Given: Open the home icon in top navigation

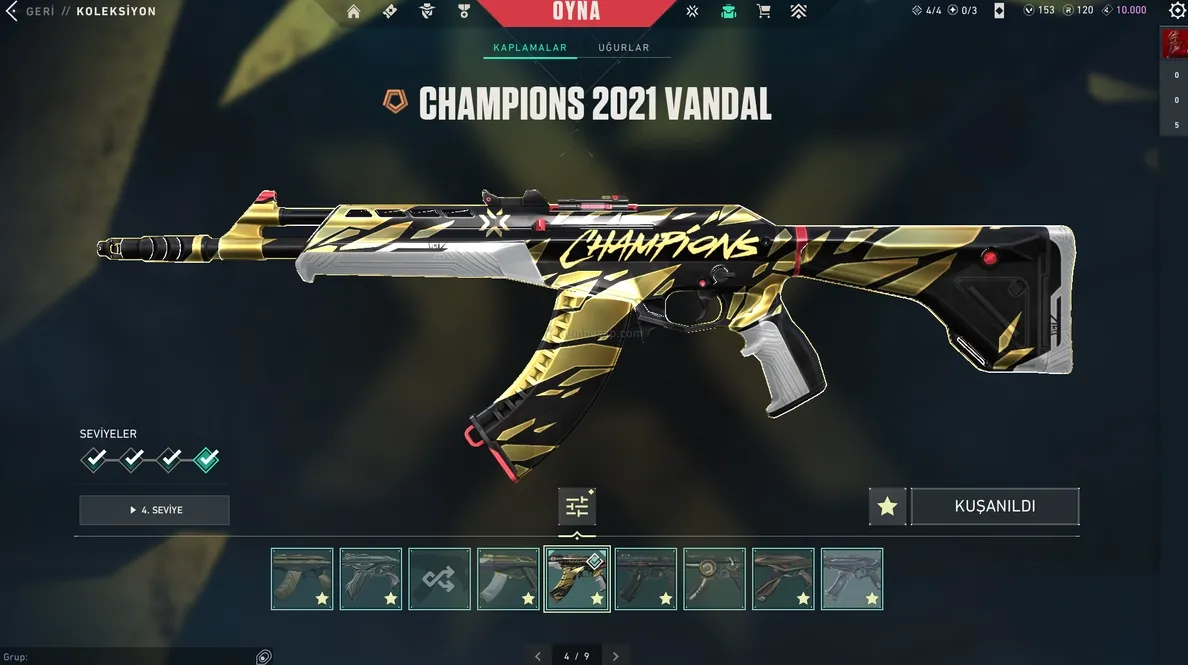Looking at the screenshot, I should [x=353, y=11].
